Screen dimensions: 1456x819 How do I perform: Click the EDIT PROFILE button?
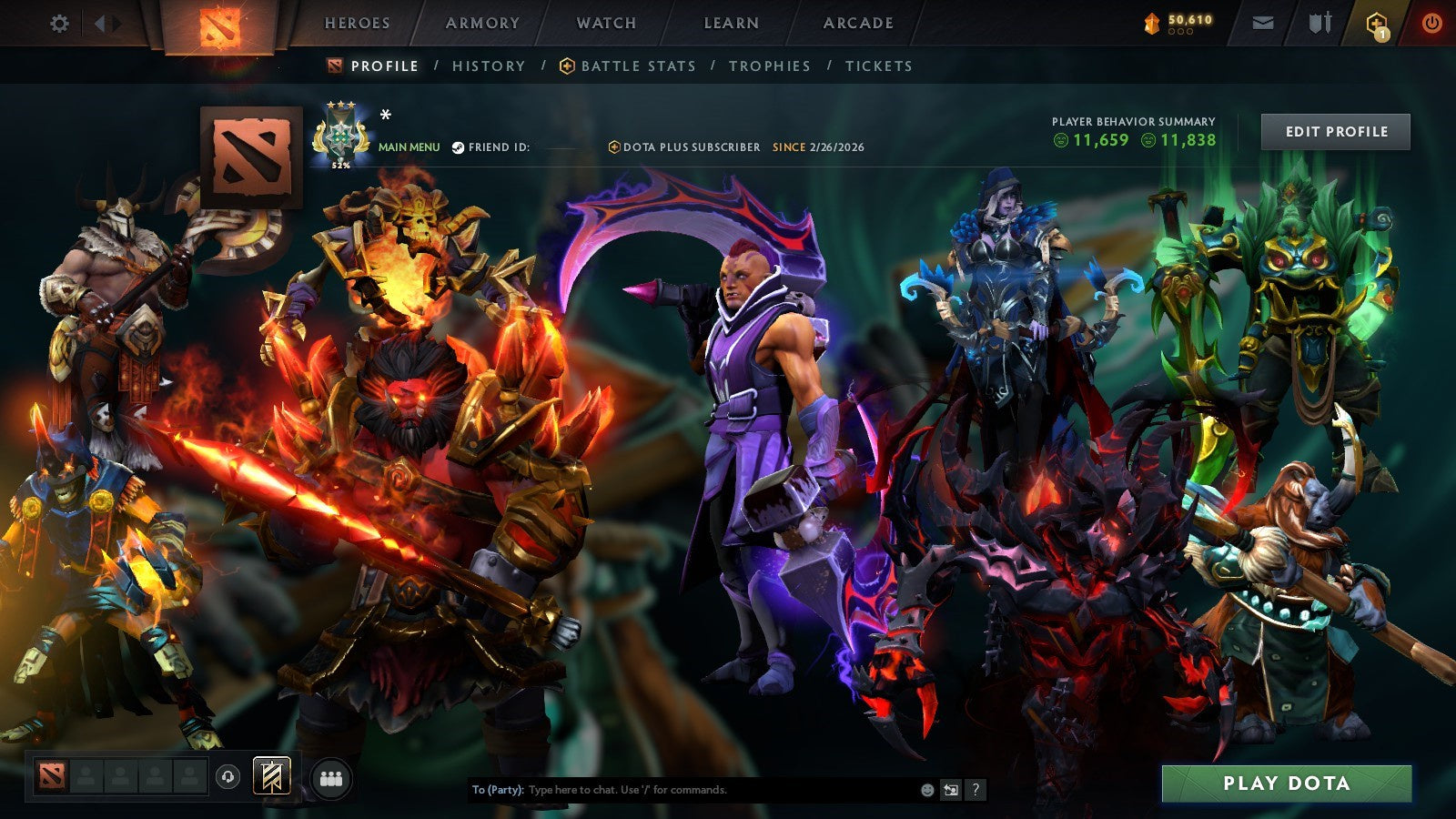click(1334, 131)
